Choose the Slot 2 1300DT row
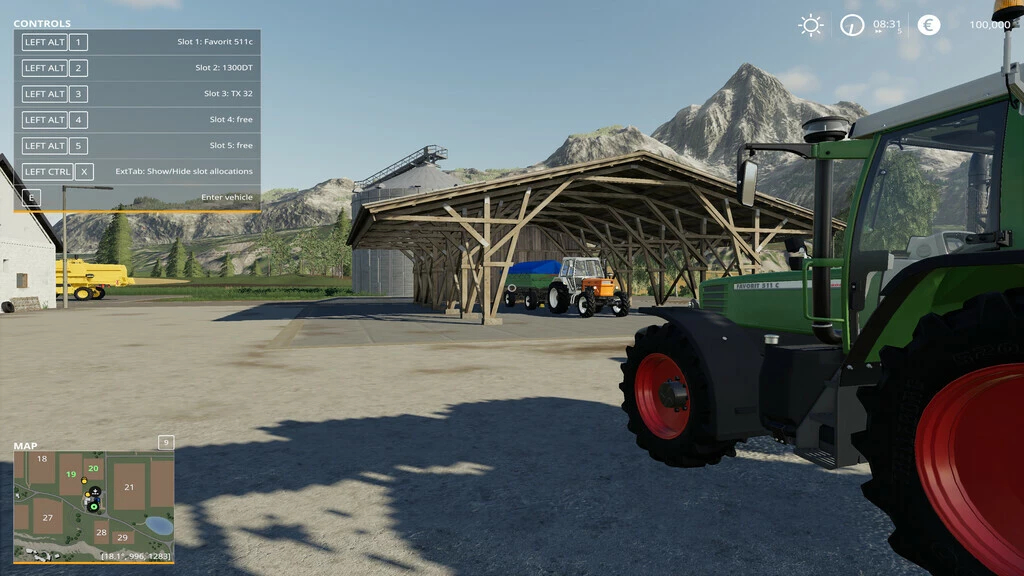 point(137,68)
